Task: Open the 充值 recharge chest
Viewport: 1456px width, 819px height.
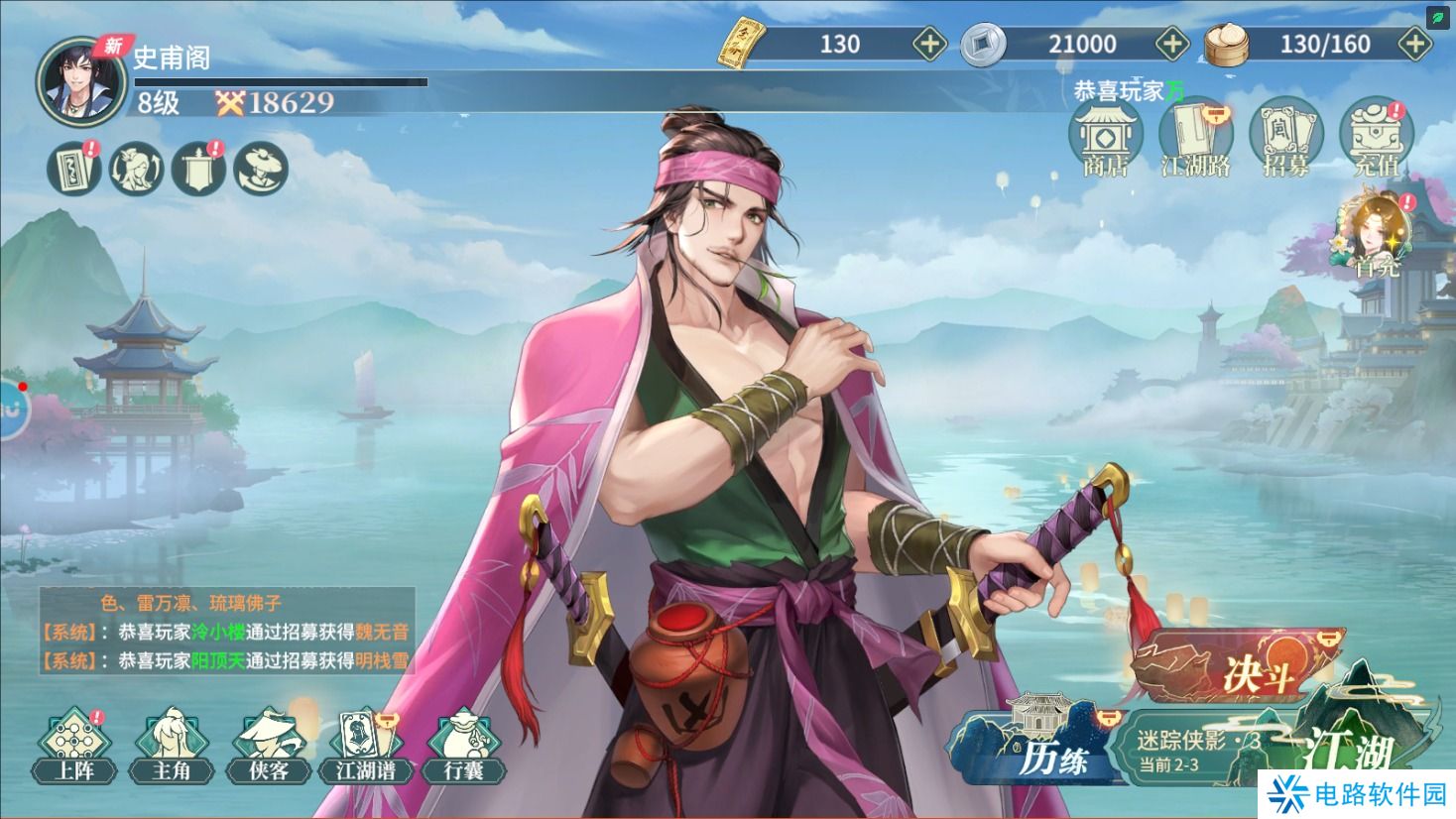Action: (x=1376, y=140)
